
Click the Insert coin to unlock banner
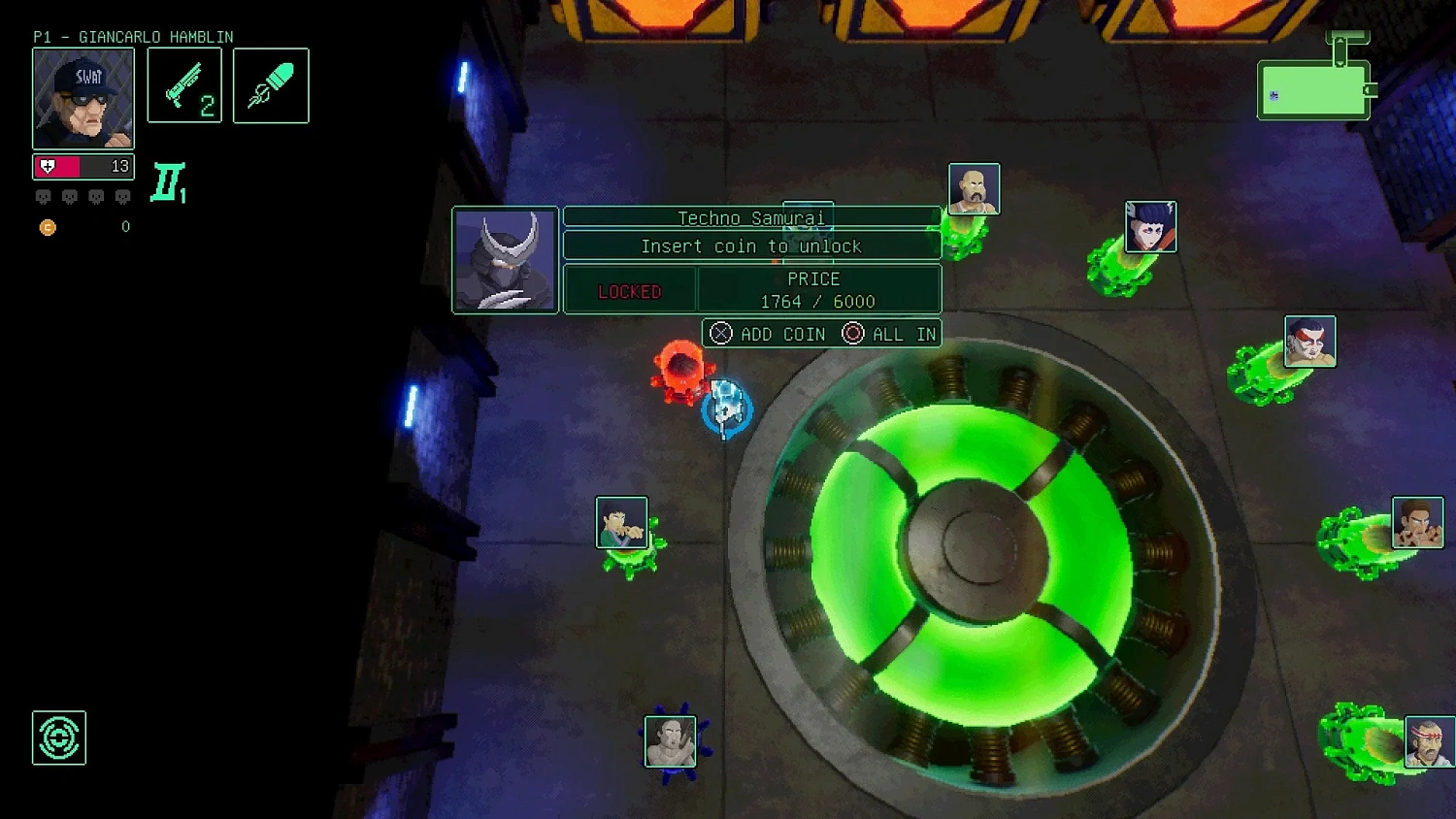tap(751, 246)
